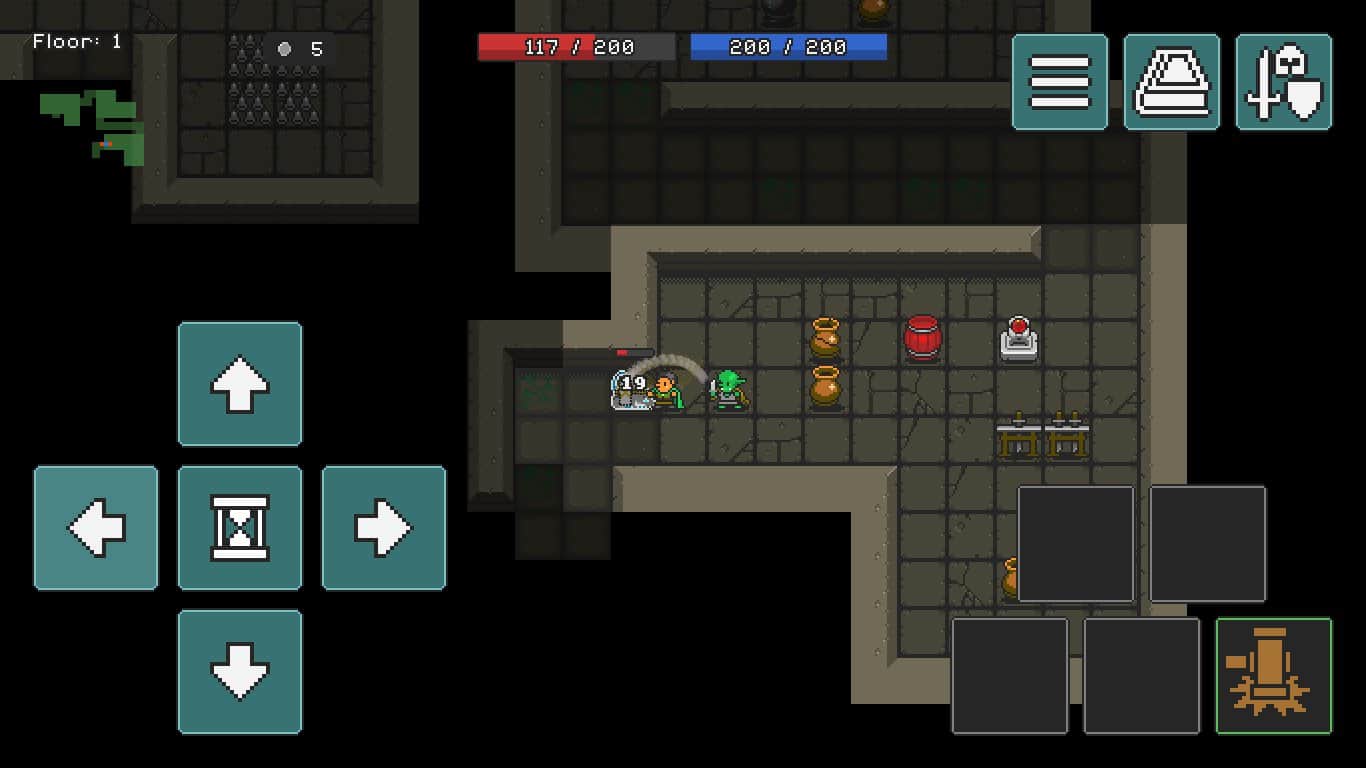Image resolution: width=1366 pixels, height=768 pixels.
Task: Click the blue bar showing 200/200
Action: [787, 46]
